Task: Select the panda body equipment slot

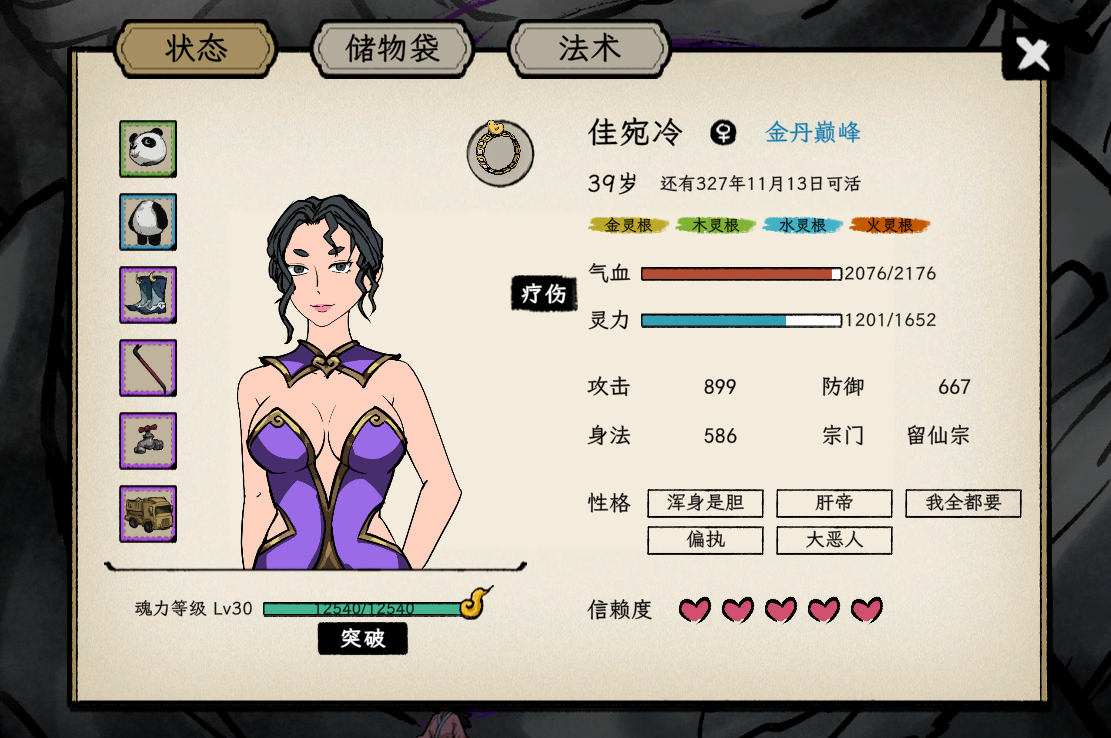Action: (148, 222)
